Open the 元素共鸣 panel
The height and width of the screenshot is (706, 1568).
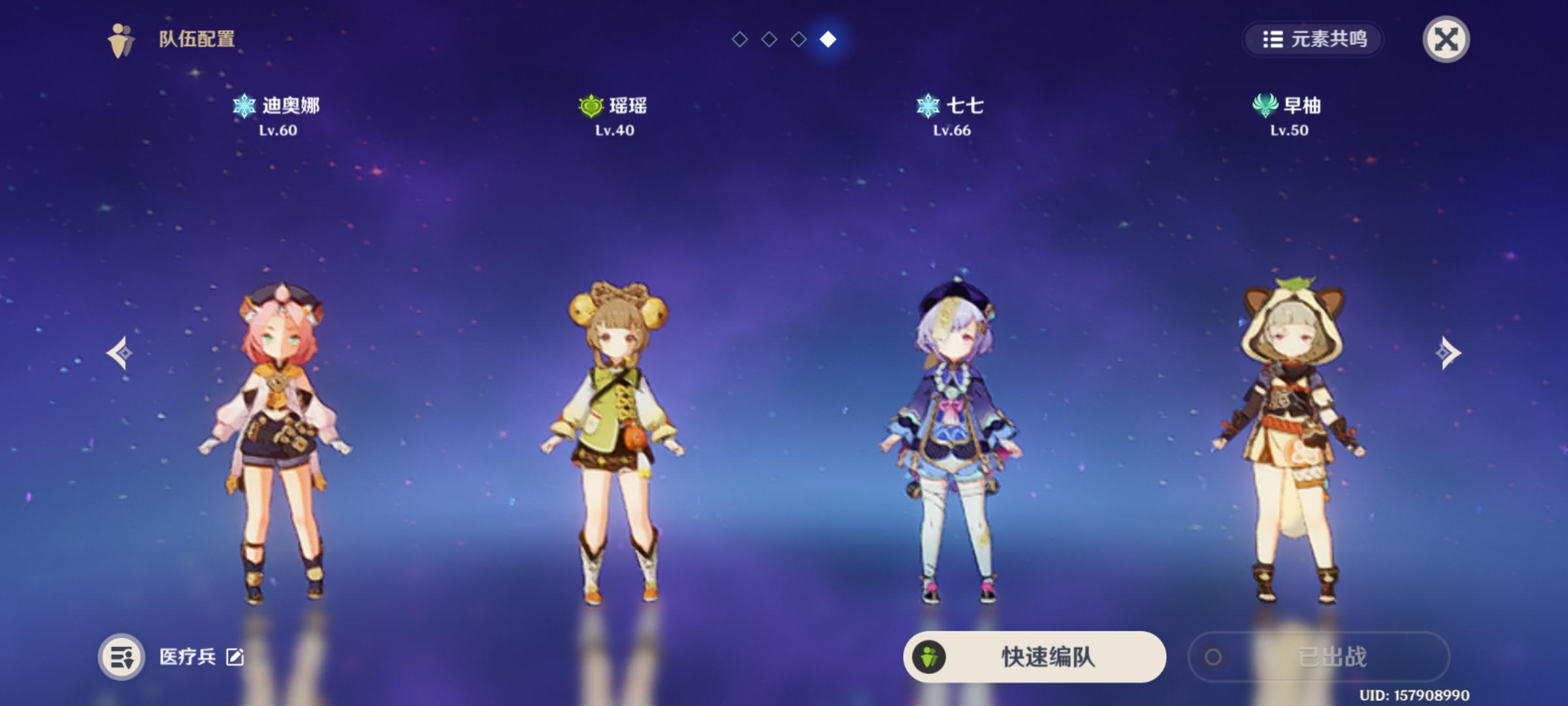pos(1313,38)
